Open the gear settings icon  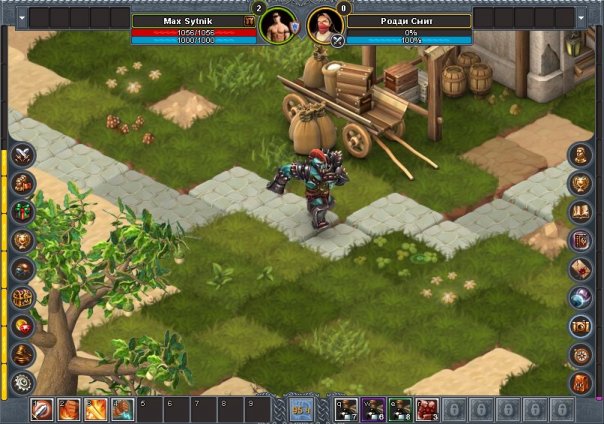click(22, 383)
